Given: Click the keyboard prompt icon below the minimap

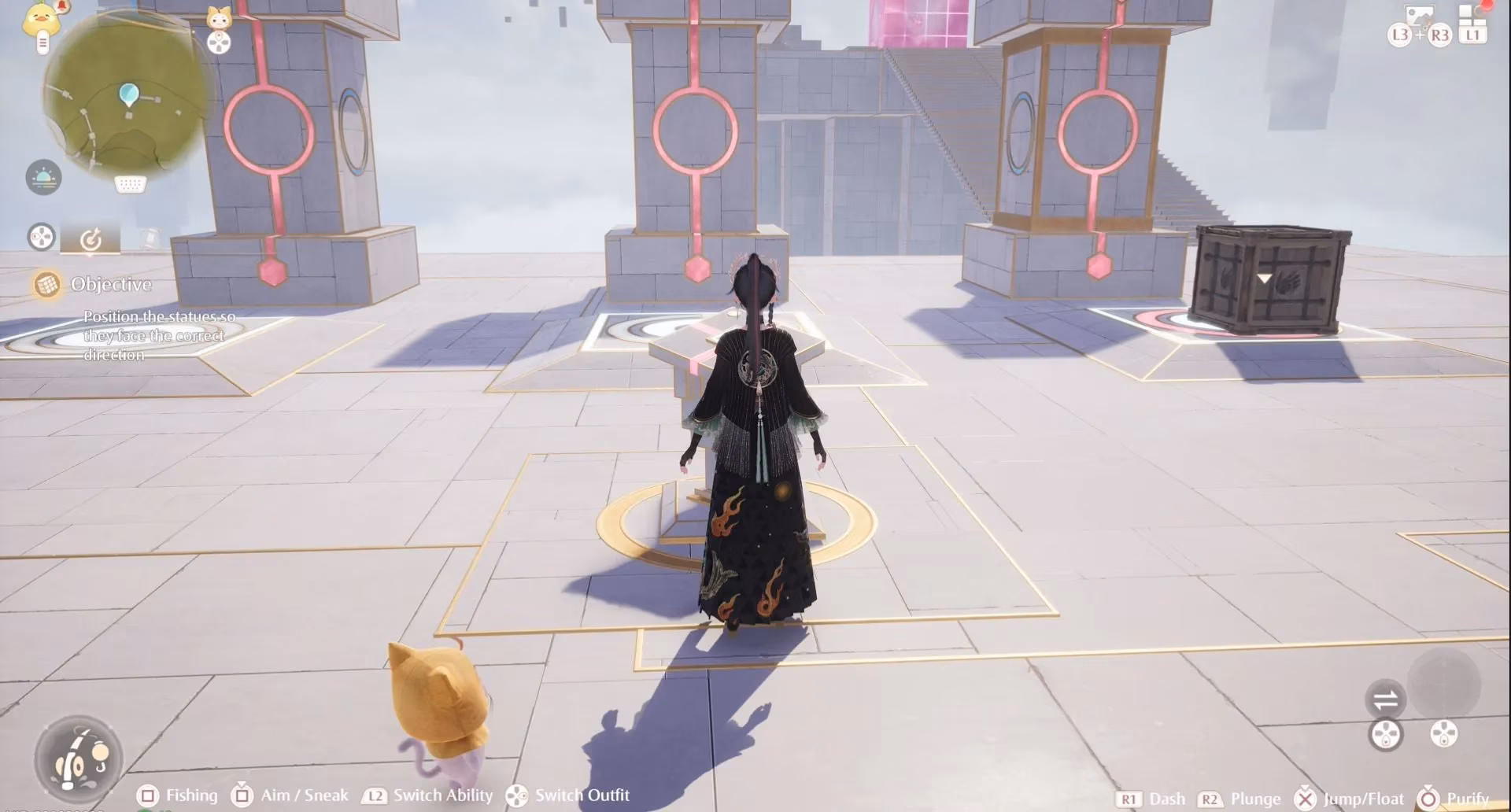Looking at the screenshot, I should pyautogui.click(x=129, y=185).
